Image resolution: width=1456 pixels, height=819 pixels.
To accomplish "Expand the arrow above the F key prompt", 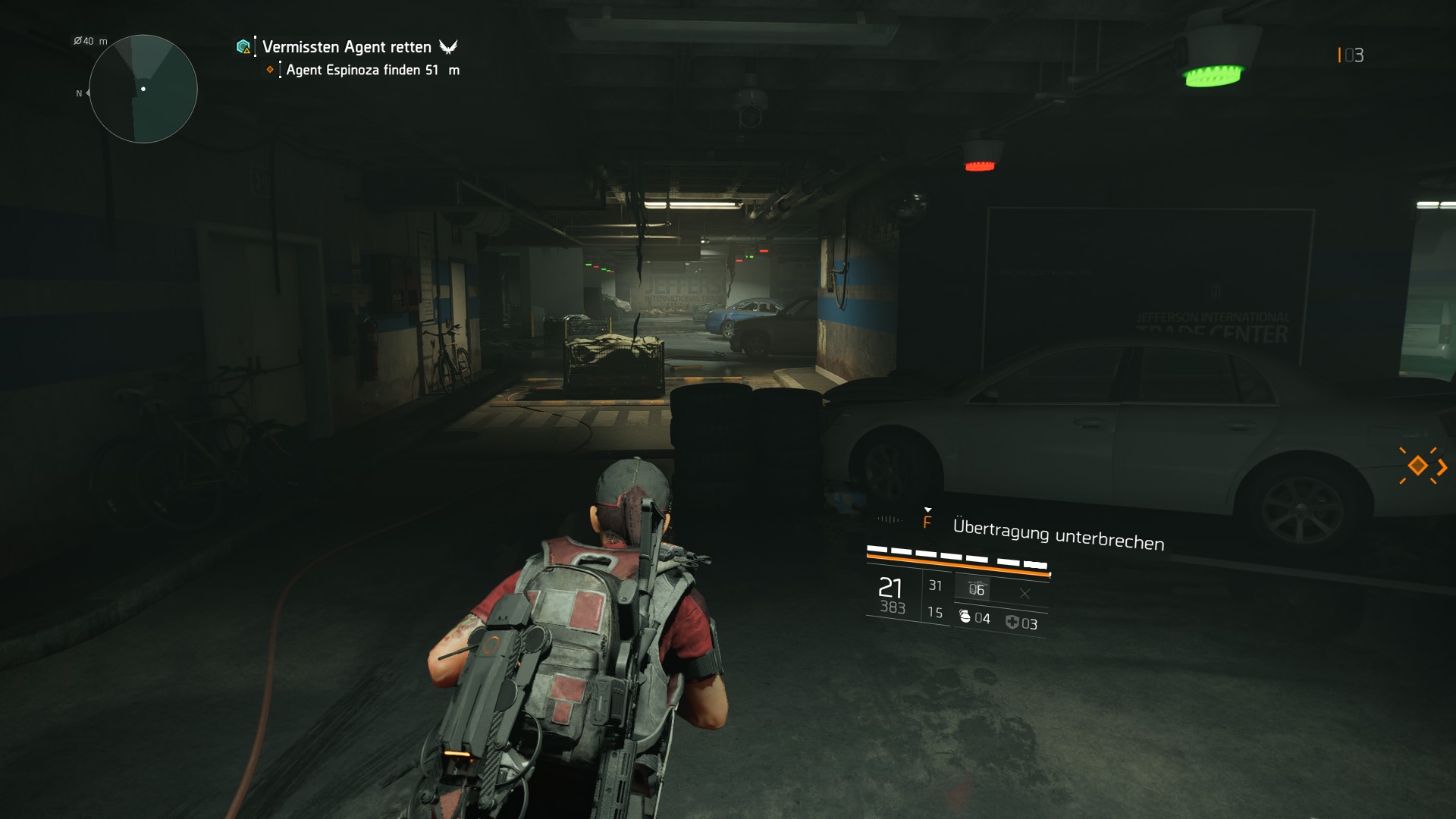I will point(928,510).
